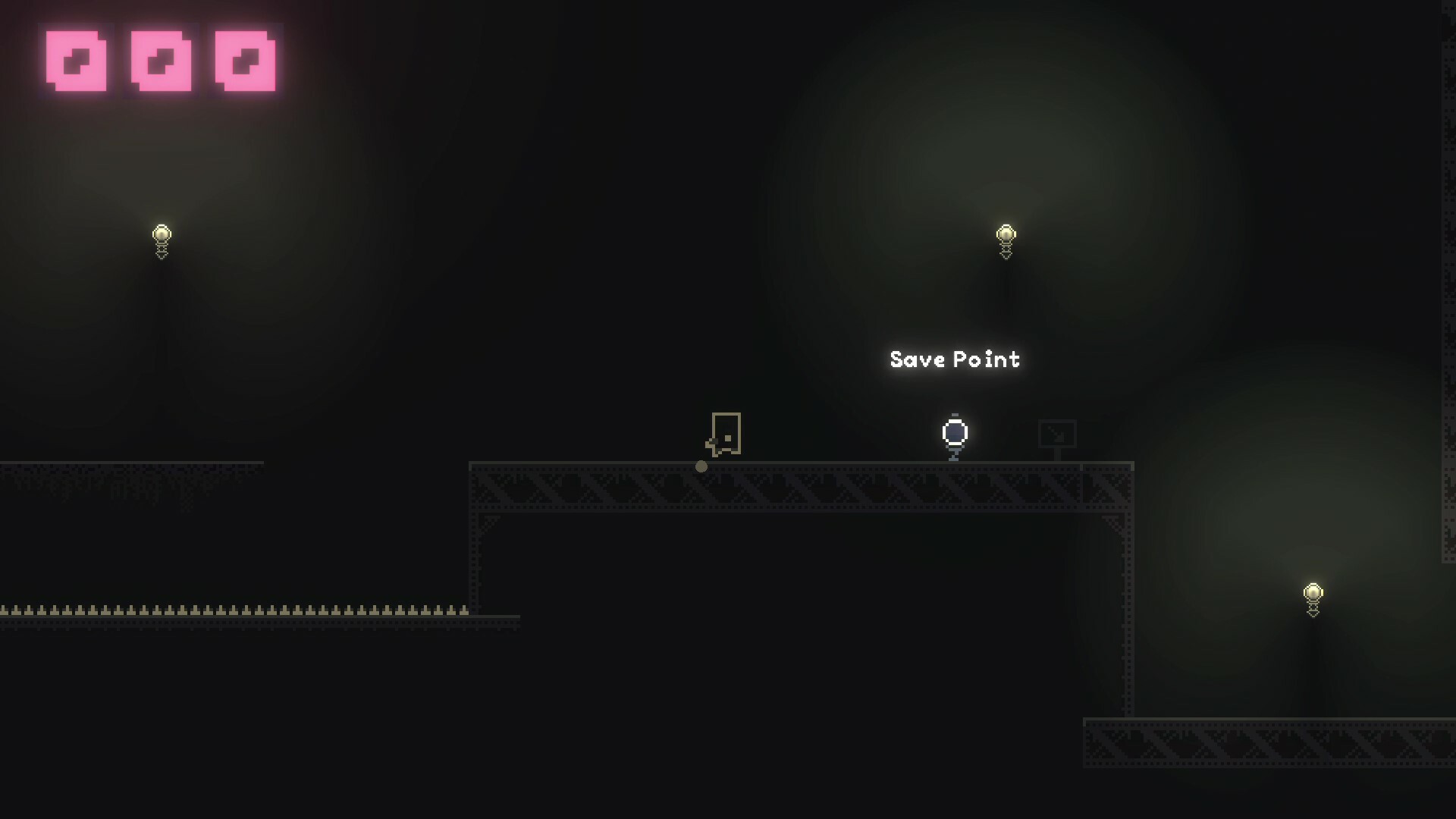Click the Save Point floating label
Screen dimensions: 1456x819
pyautogui.click(x=954, y=359)
